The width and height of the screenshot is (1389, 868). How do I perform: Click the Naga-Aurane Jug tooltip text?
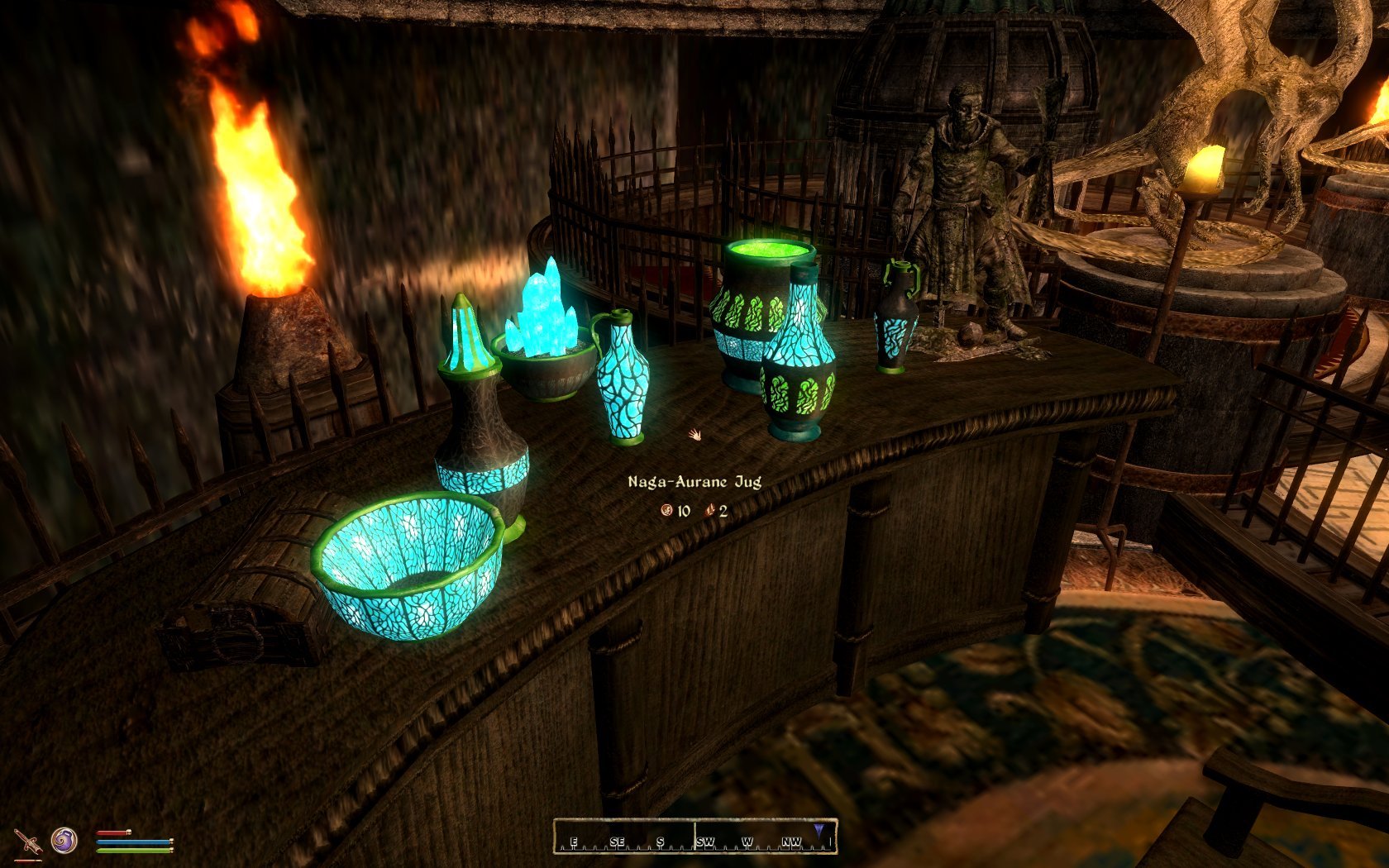(x=695, y=479)
